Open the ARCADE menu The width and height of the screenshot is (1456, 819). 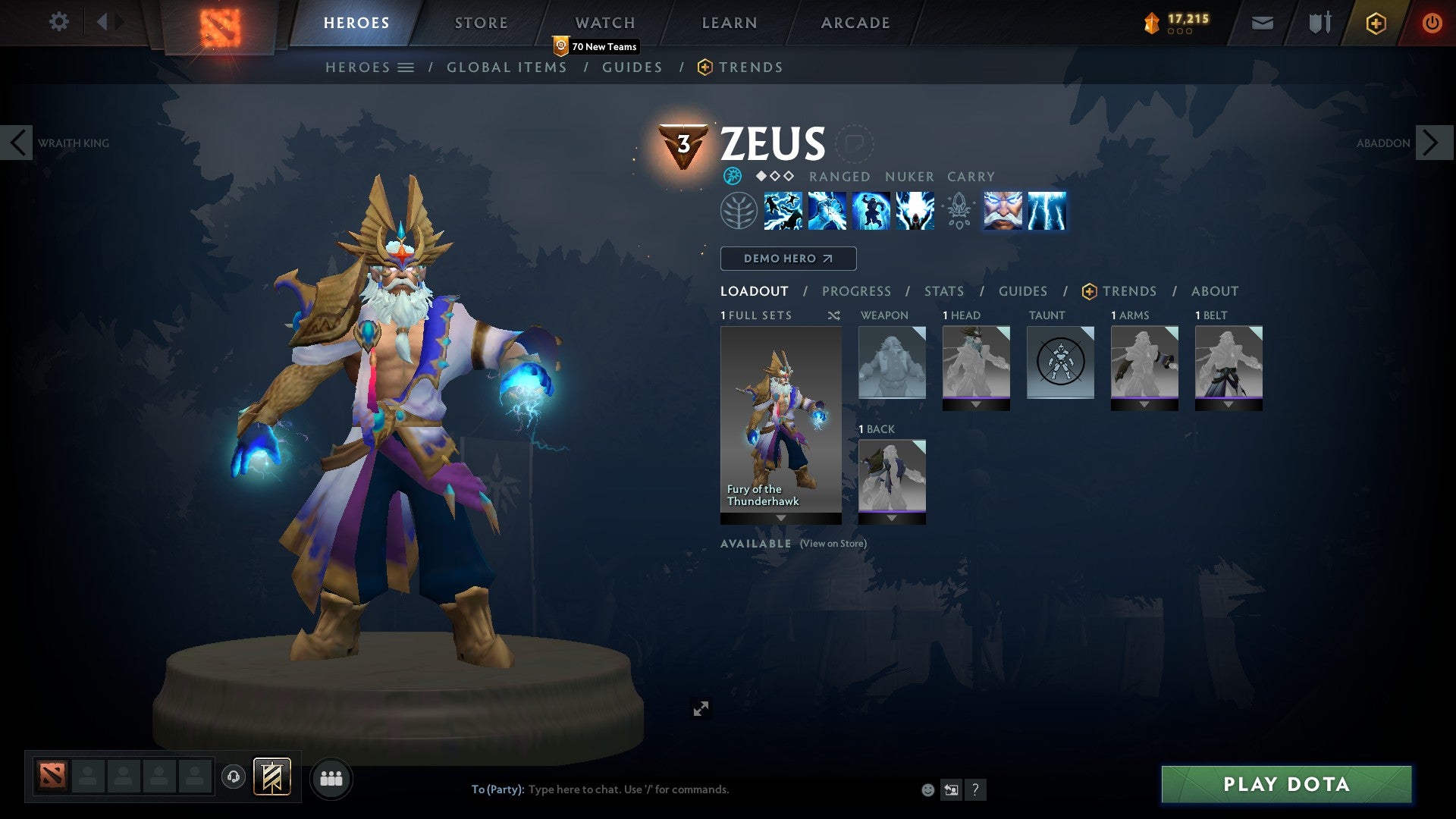(x=855, y=22)
